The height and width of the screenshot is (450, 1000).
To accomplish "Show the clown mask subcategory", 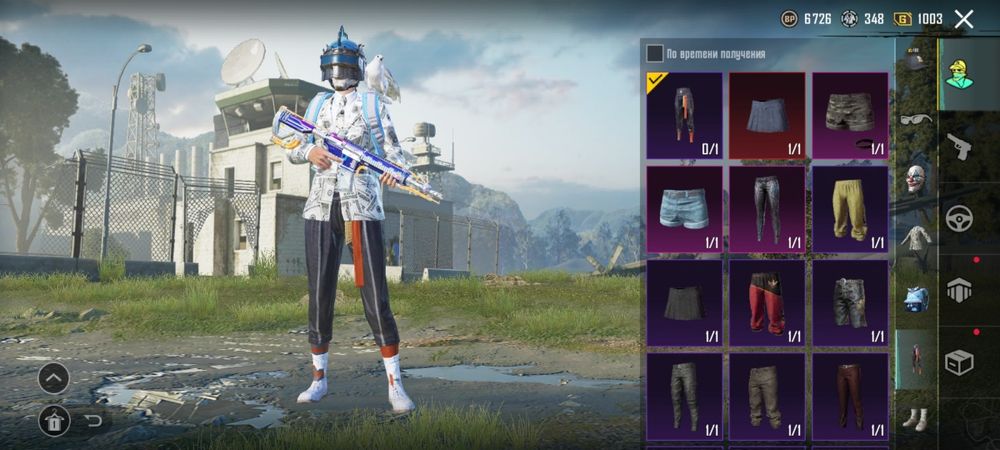I will coord(915,180).
